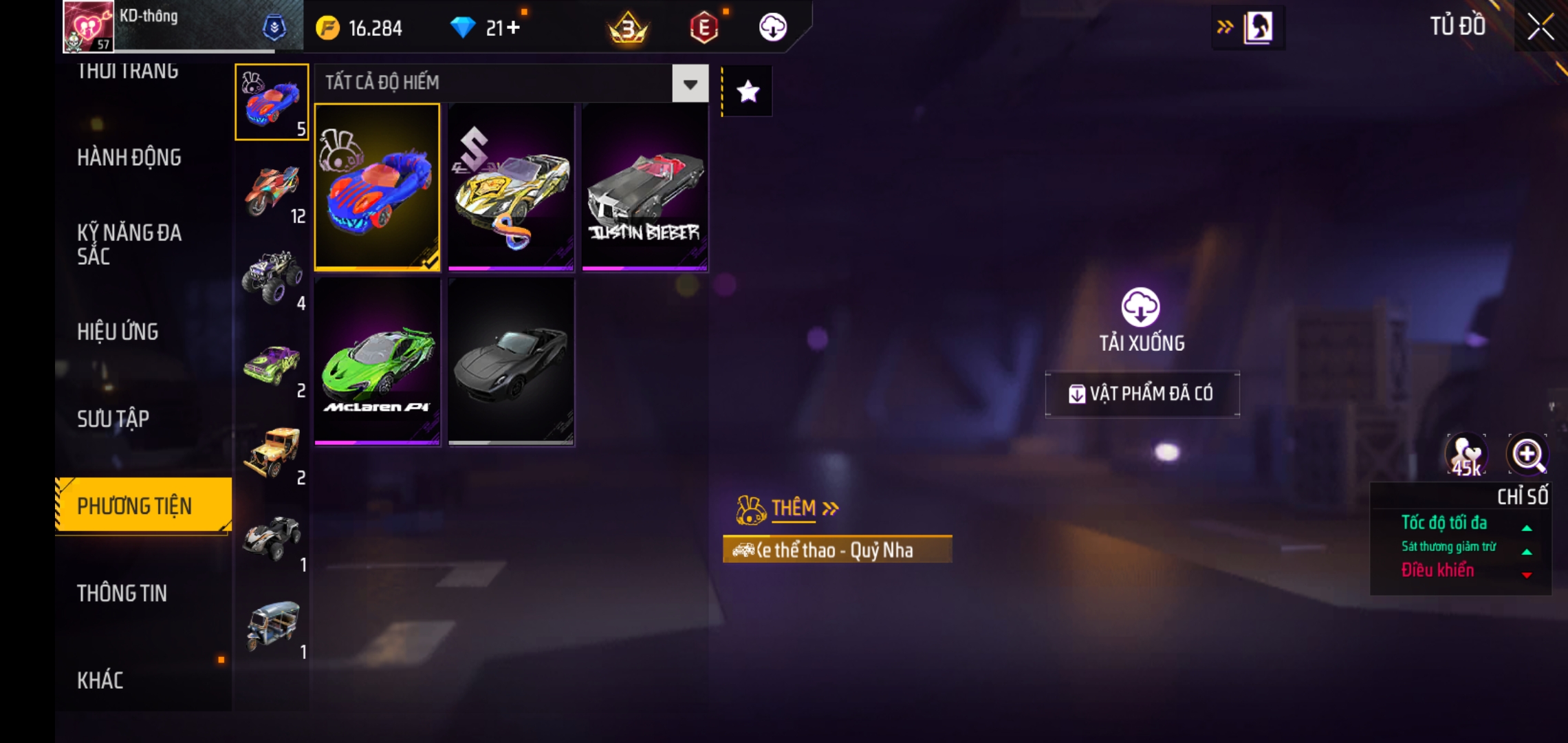
Task: Click the Vật Phẩm Đã Có button
Action: [1142, 394]
